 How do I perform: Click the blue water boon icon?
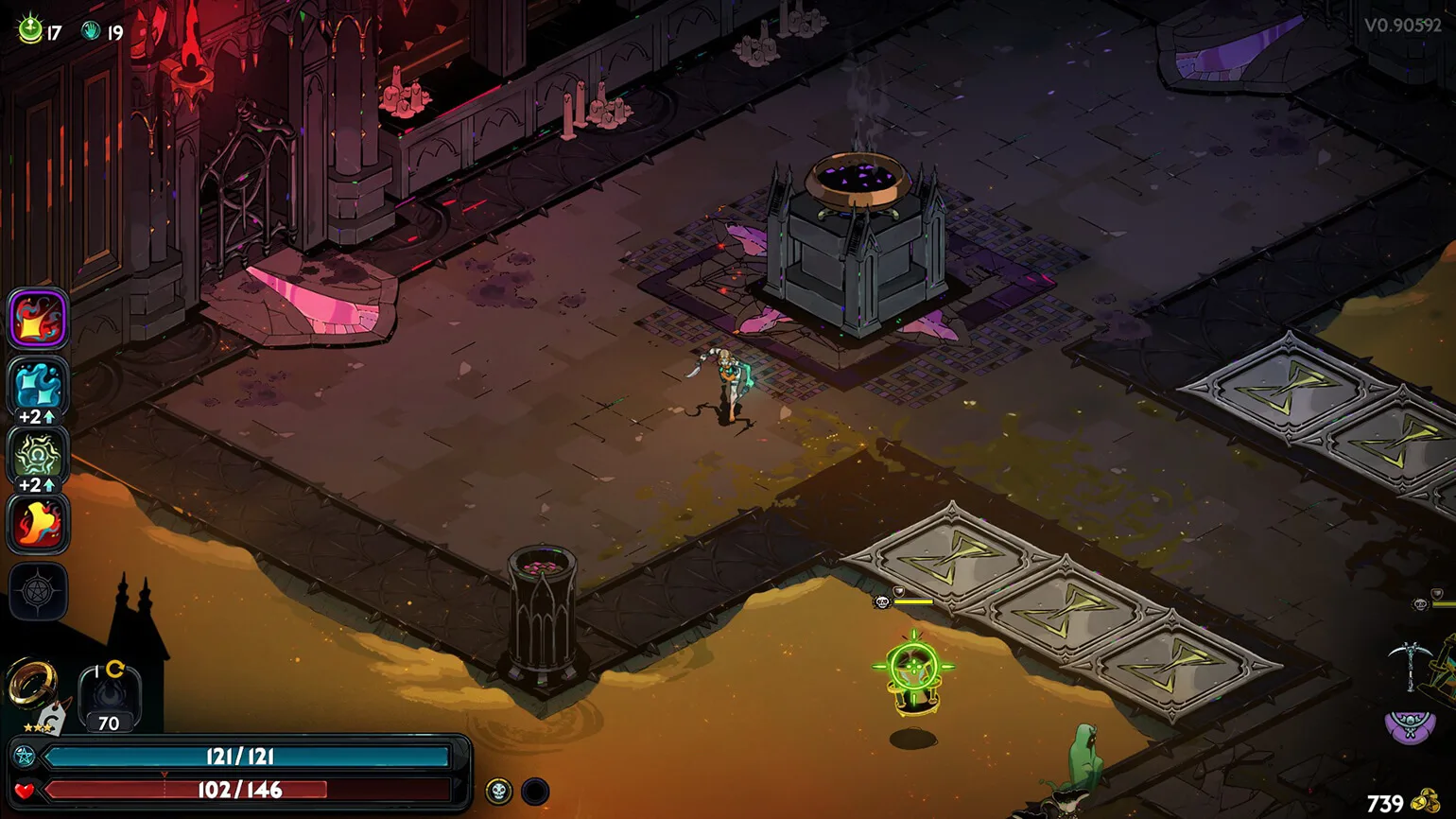coord(38,386)
